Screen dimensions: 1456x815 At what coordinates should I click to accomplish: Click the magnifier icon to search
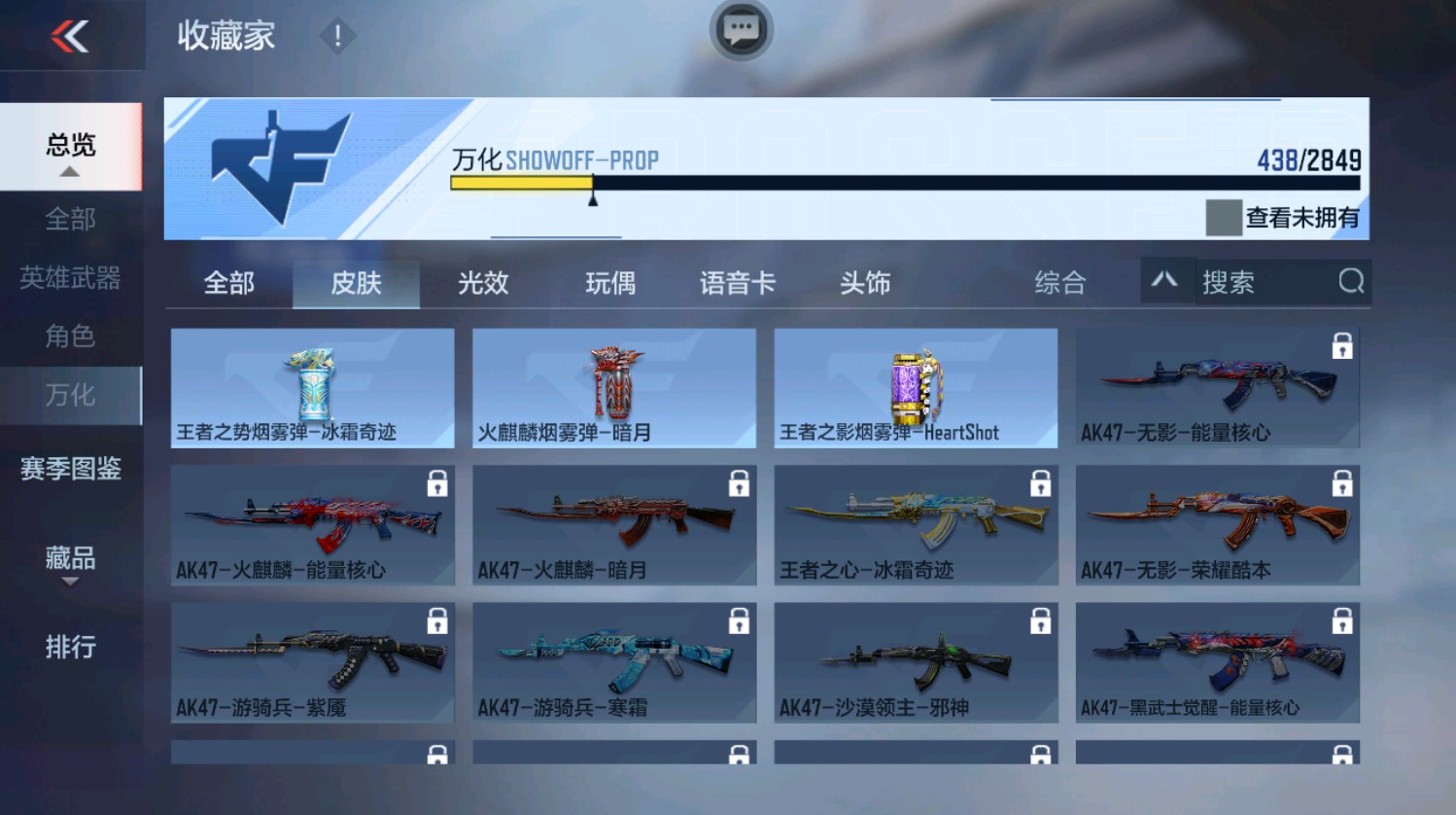click(1351, 282)
